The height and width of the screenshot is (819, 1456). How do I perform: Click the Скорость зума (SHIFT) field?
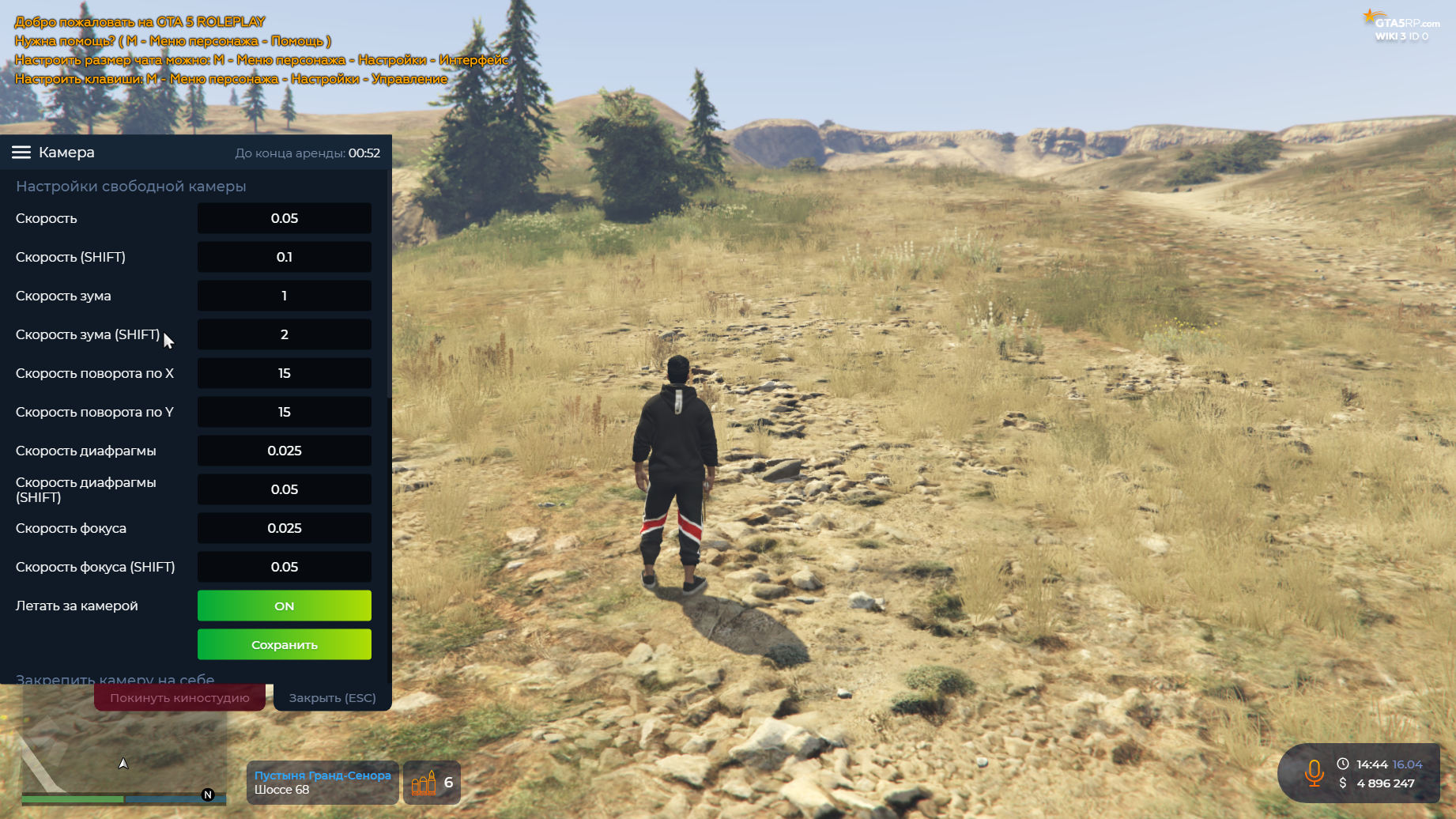coord(284,334)
